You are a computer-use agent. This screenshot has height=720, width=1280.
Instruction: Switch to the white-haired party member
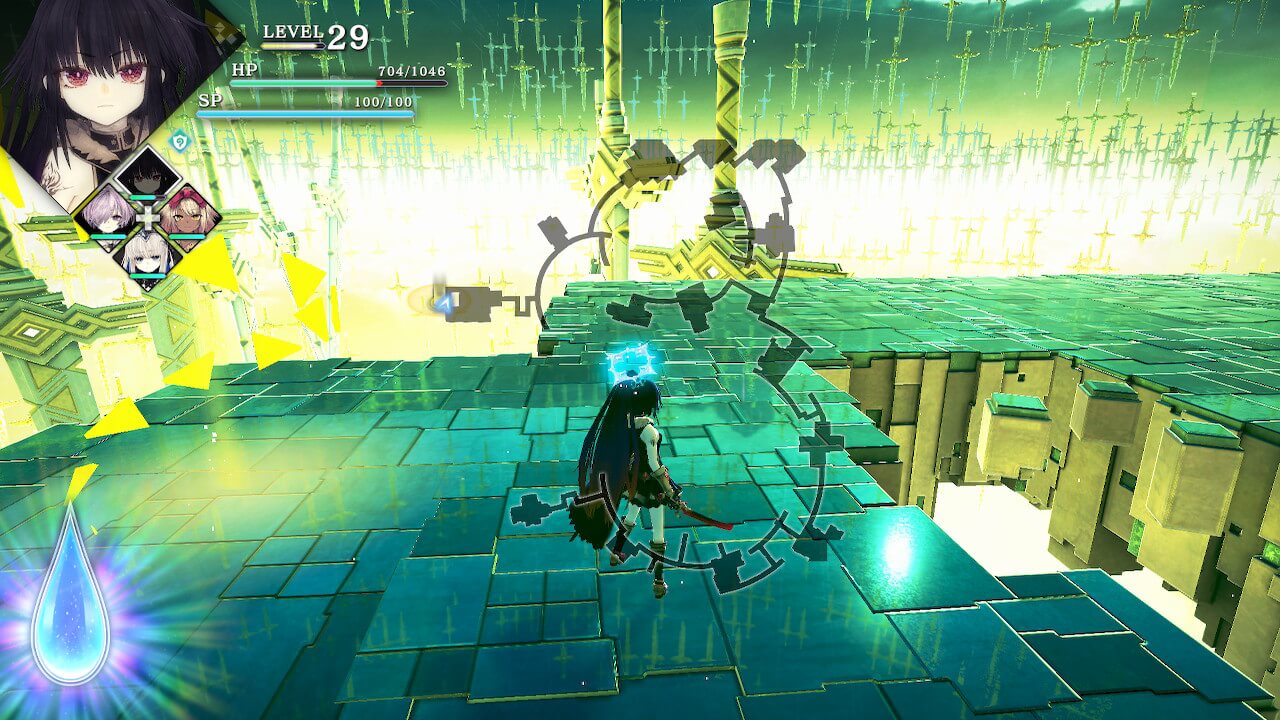(148, 255)
